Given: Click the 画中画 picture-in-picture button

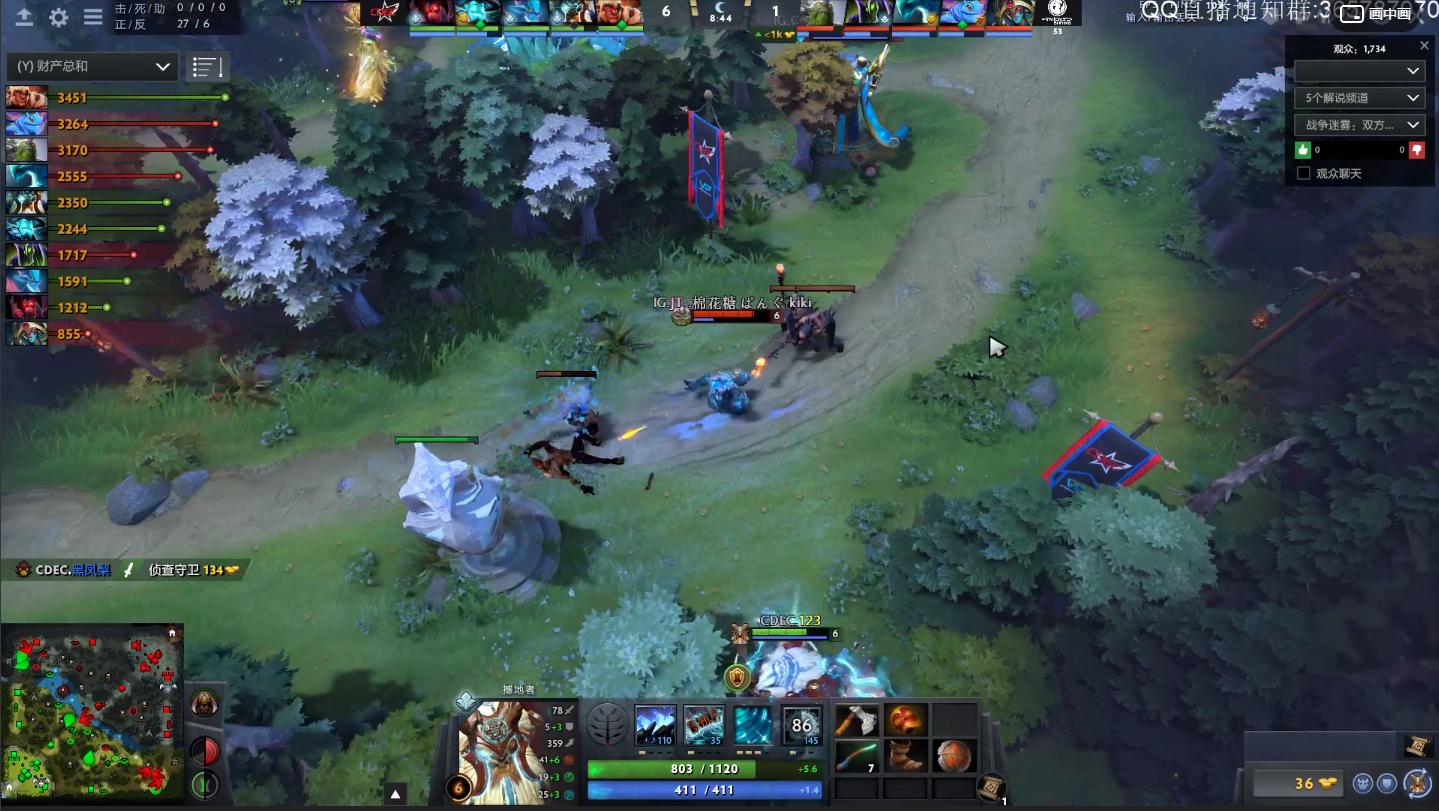Looking at the screenshot, I should coord(1392,14).
